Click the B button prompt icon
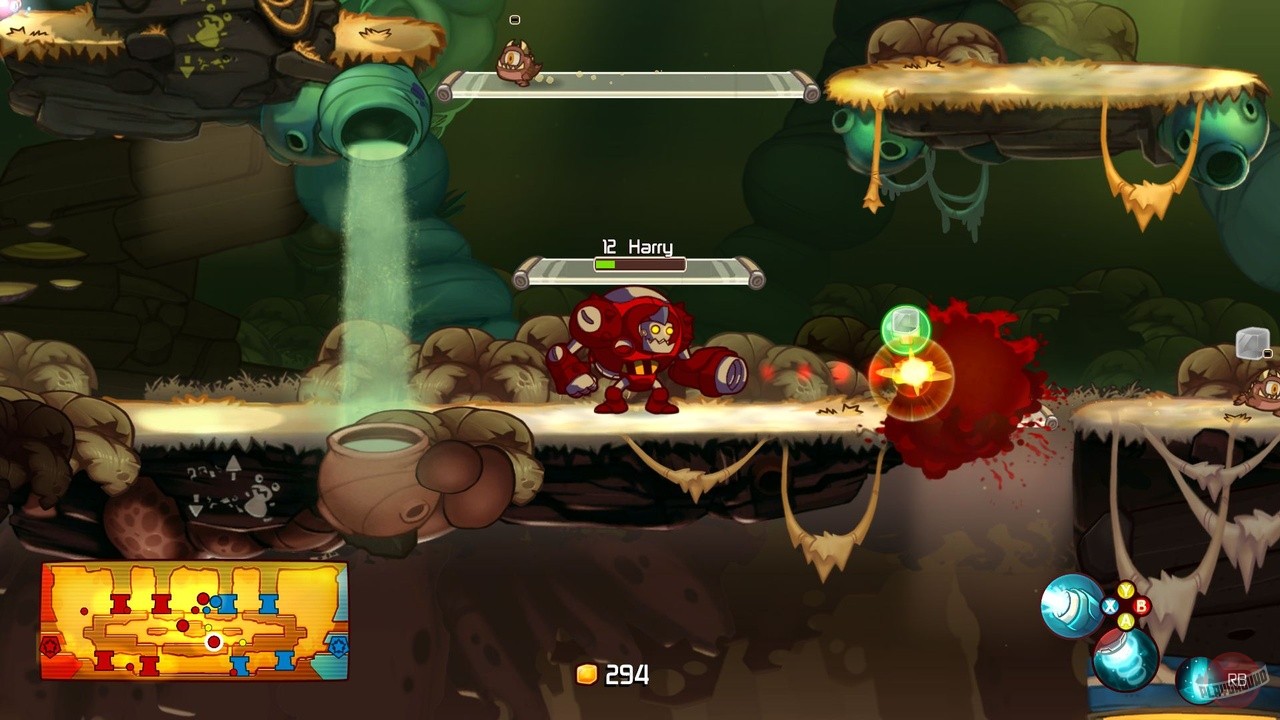Image resolution: width=1280 pixels, height=720 pixels. coord(1141,606)
